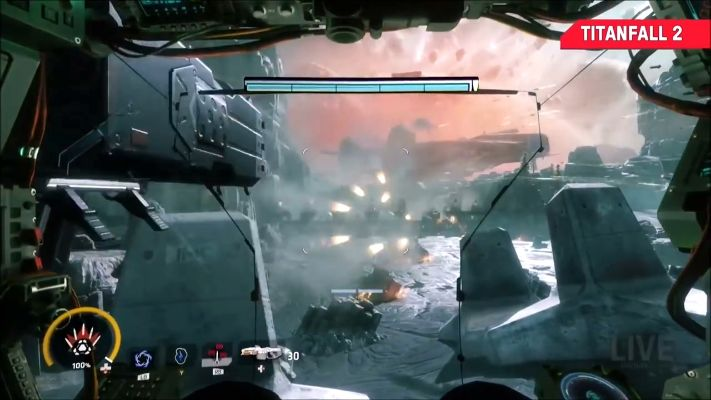
Task: Activate the Titan core ability gauge icon
Action: [x=80, y=346]
